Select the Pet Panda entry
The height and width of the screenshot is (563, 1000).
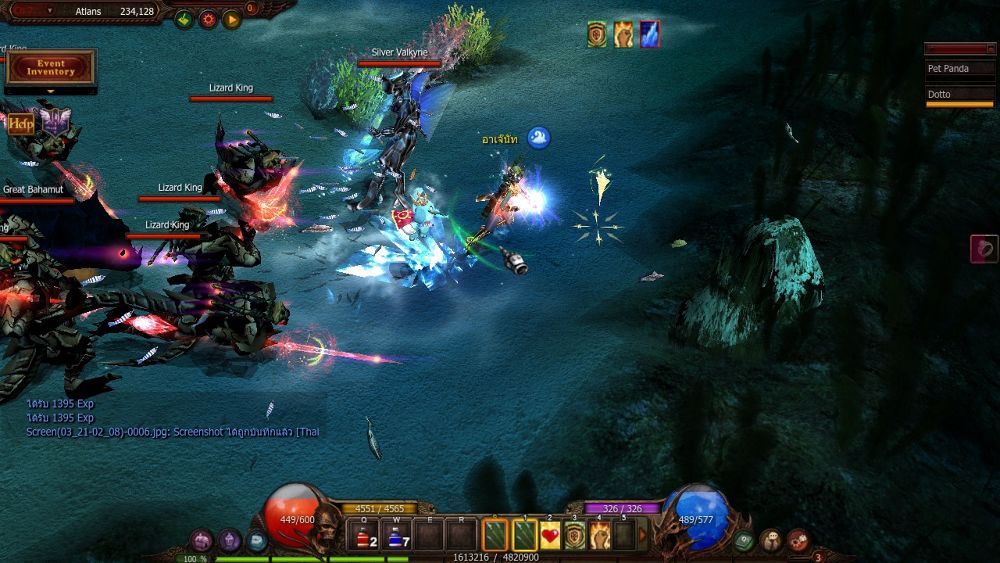point(959,69)
